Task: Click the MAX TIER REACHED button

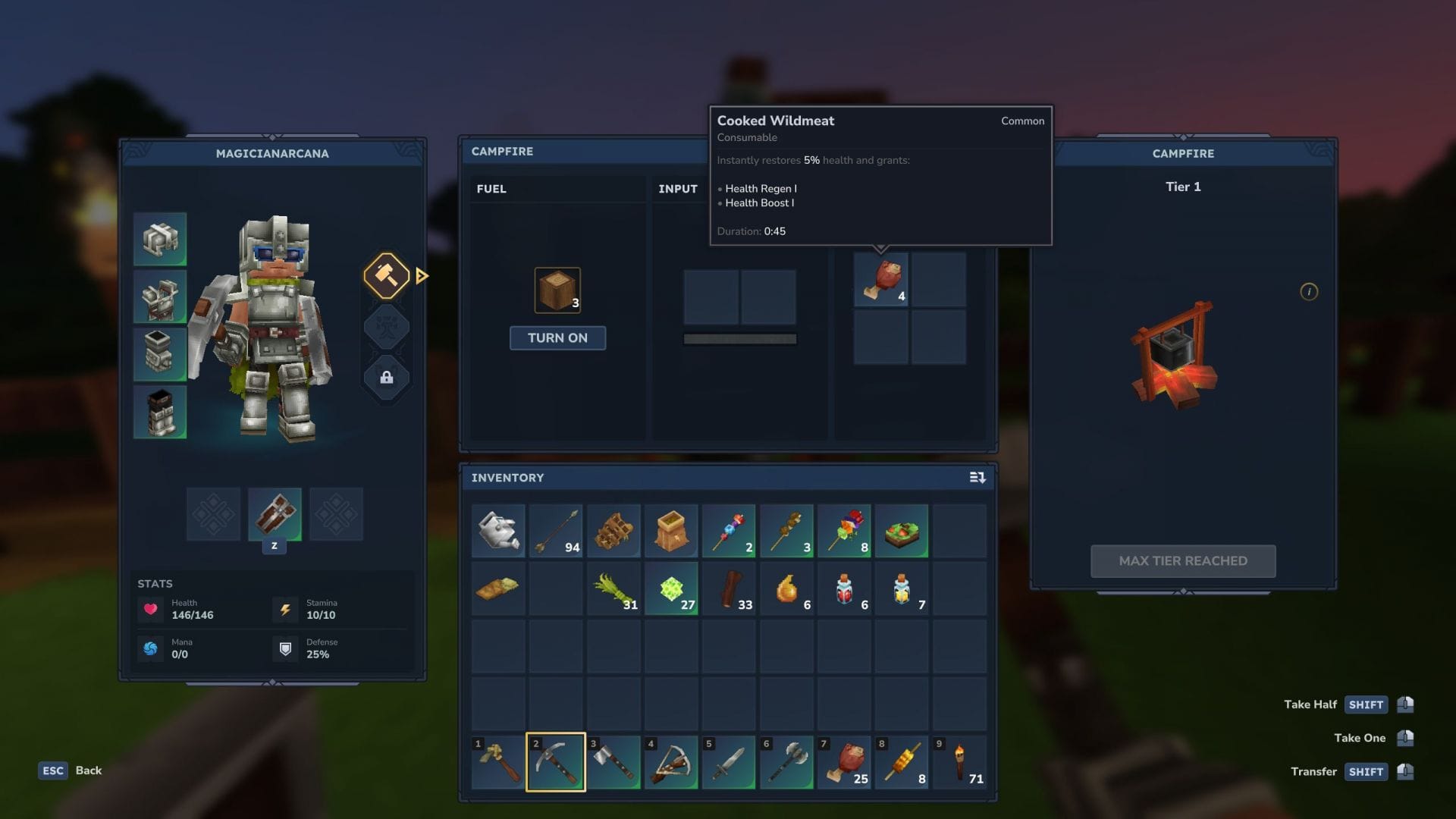Action: (x=1183, y=561)
